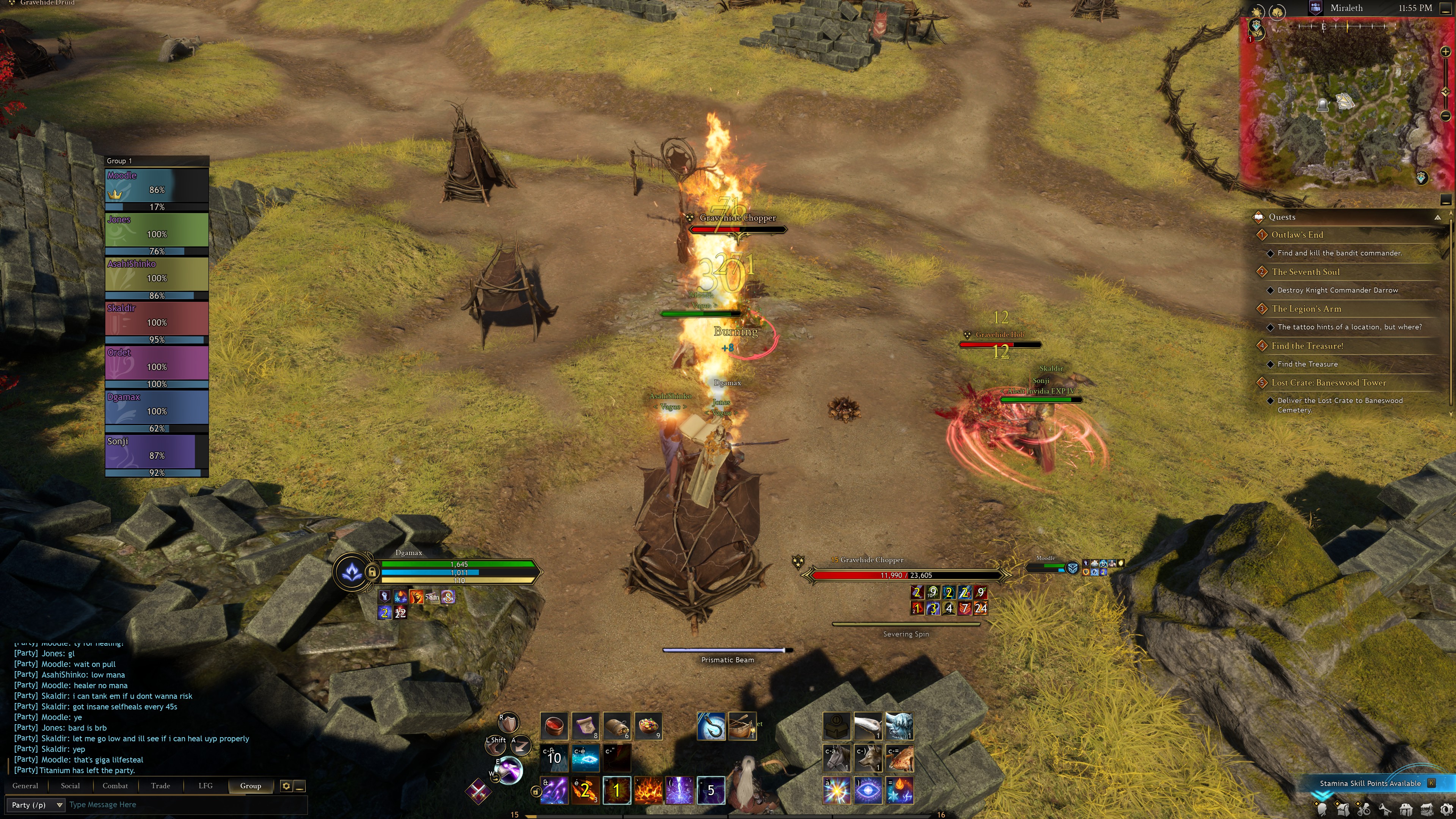The width and height of the screenshot is (1456, 819).
Task: Cast the purple lightning strike spell
Action: point(679,789)
